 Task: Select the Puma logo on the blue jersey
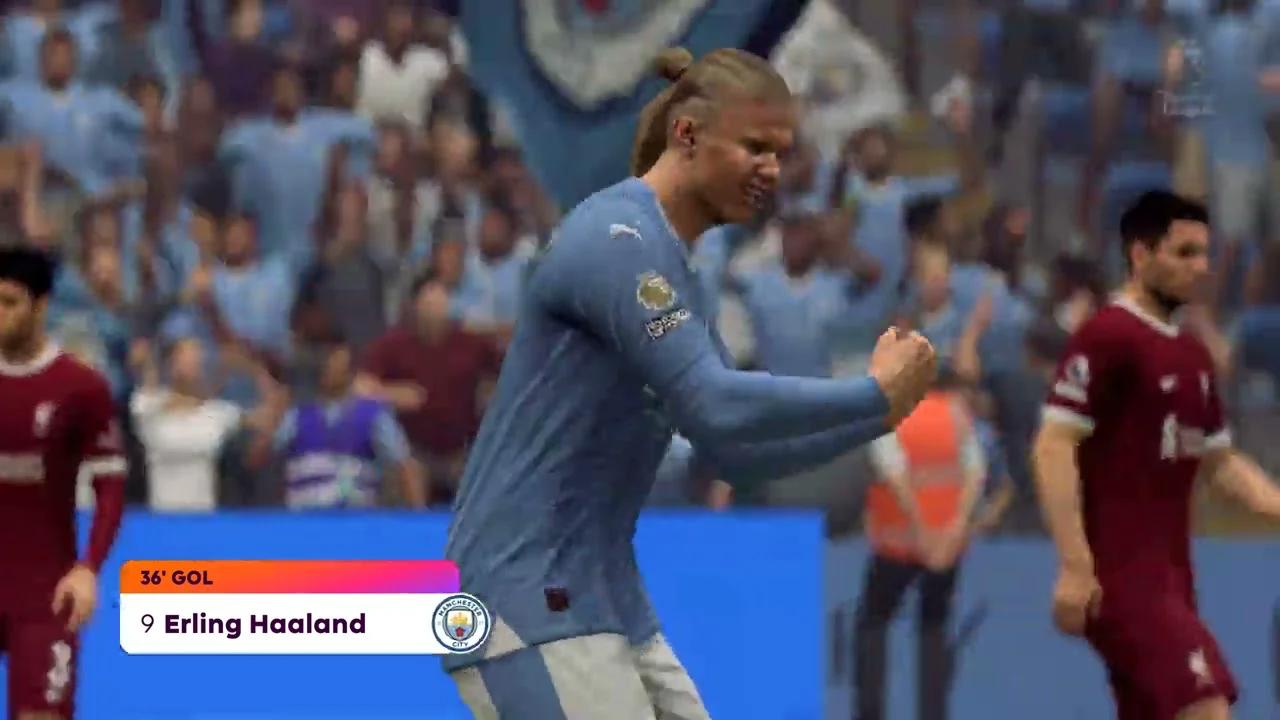click(624, 229)
